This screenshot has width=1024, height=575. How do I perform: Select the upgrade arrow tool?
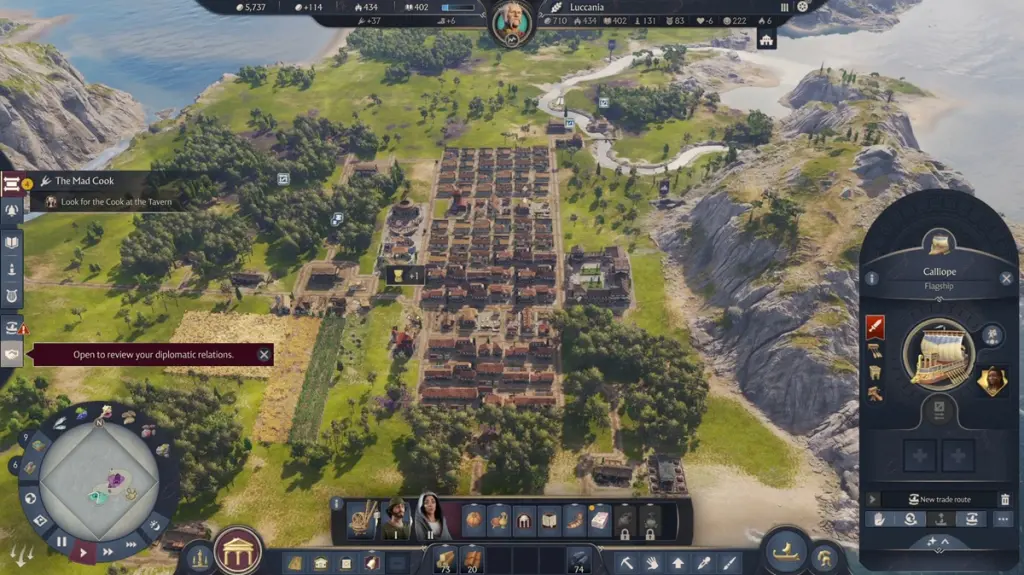click(x=678, y=563)
